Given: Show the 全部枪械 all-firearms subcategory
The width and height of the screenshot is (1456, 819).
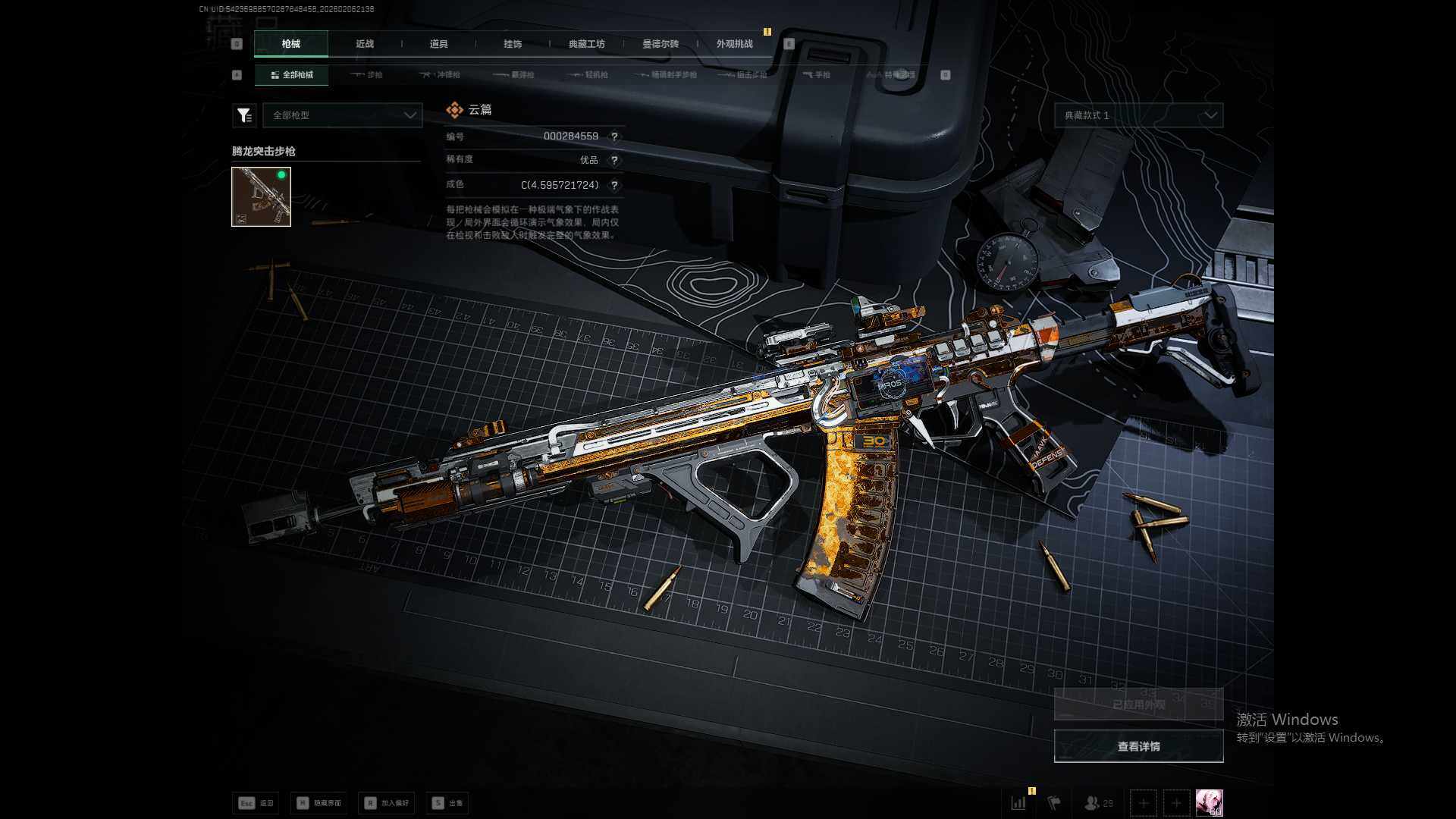Looking at the screenshot, I should (x=292, y=75).
